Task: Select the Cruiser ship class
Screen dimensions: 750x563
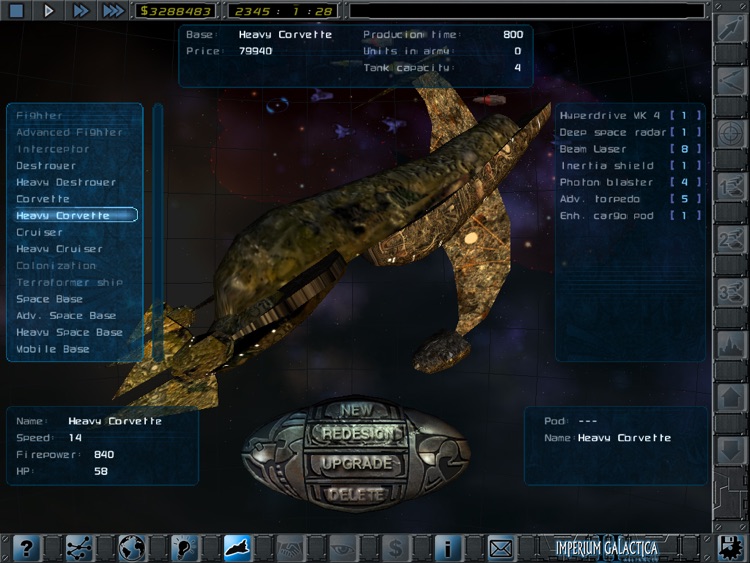Action: click(39, 233)
